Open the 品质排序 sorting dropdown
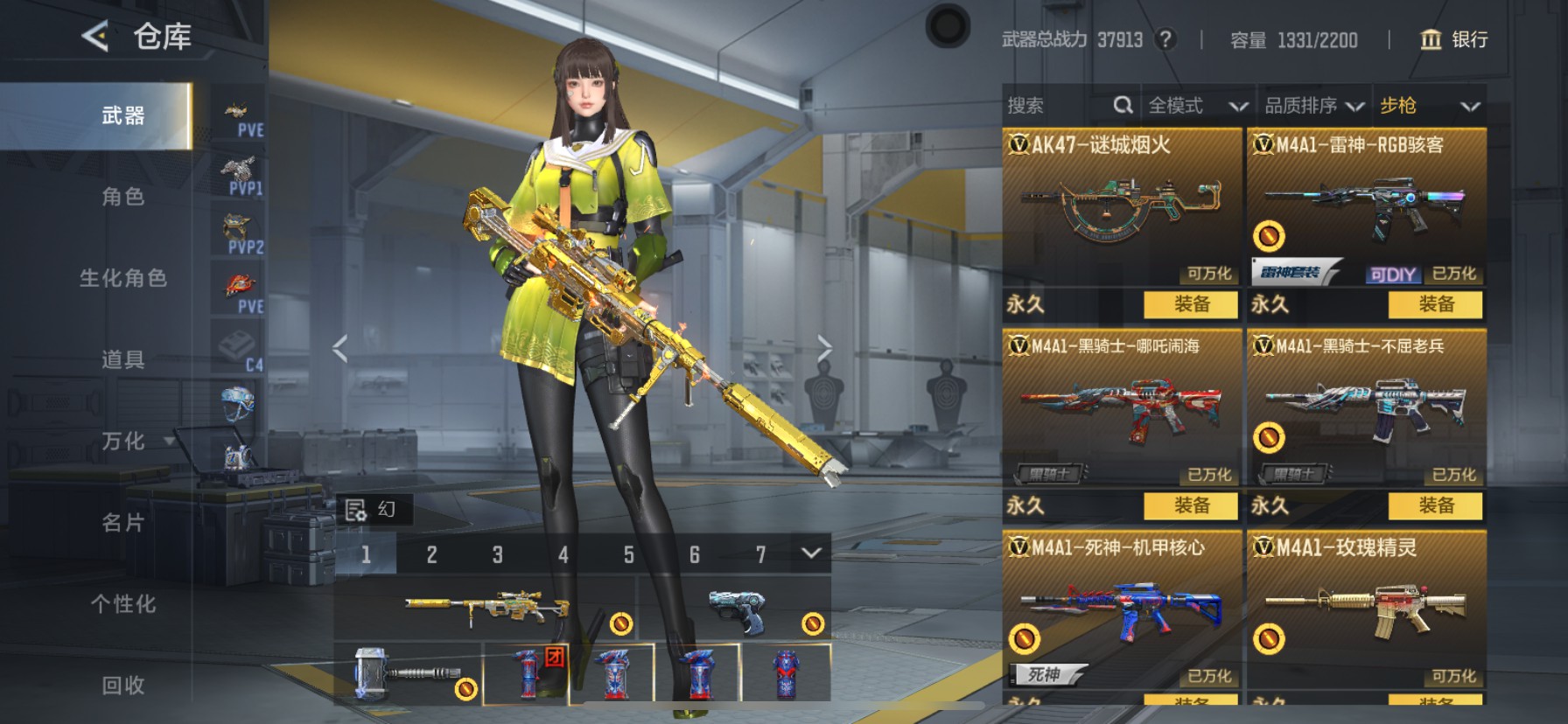 [x=1313, y=106]
